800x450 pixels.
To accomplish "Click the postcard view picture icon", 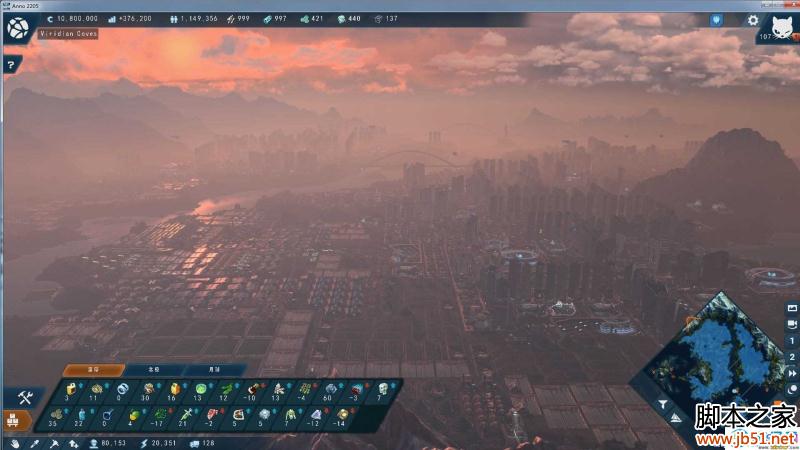I will click(791, 306).
